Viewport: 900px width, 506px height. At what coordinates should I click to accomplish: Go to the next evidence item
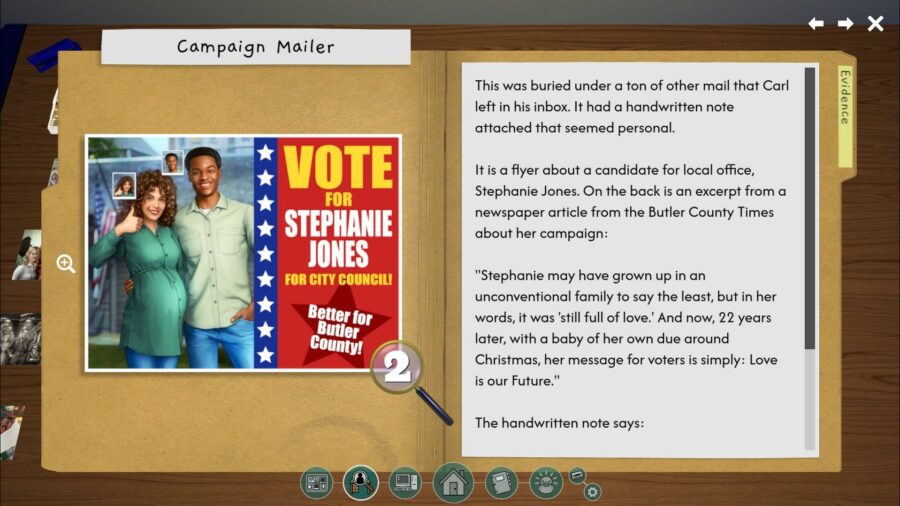(845, 23)
